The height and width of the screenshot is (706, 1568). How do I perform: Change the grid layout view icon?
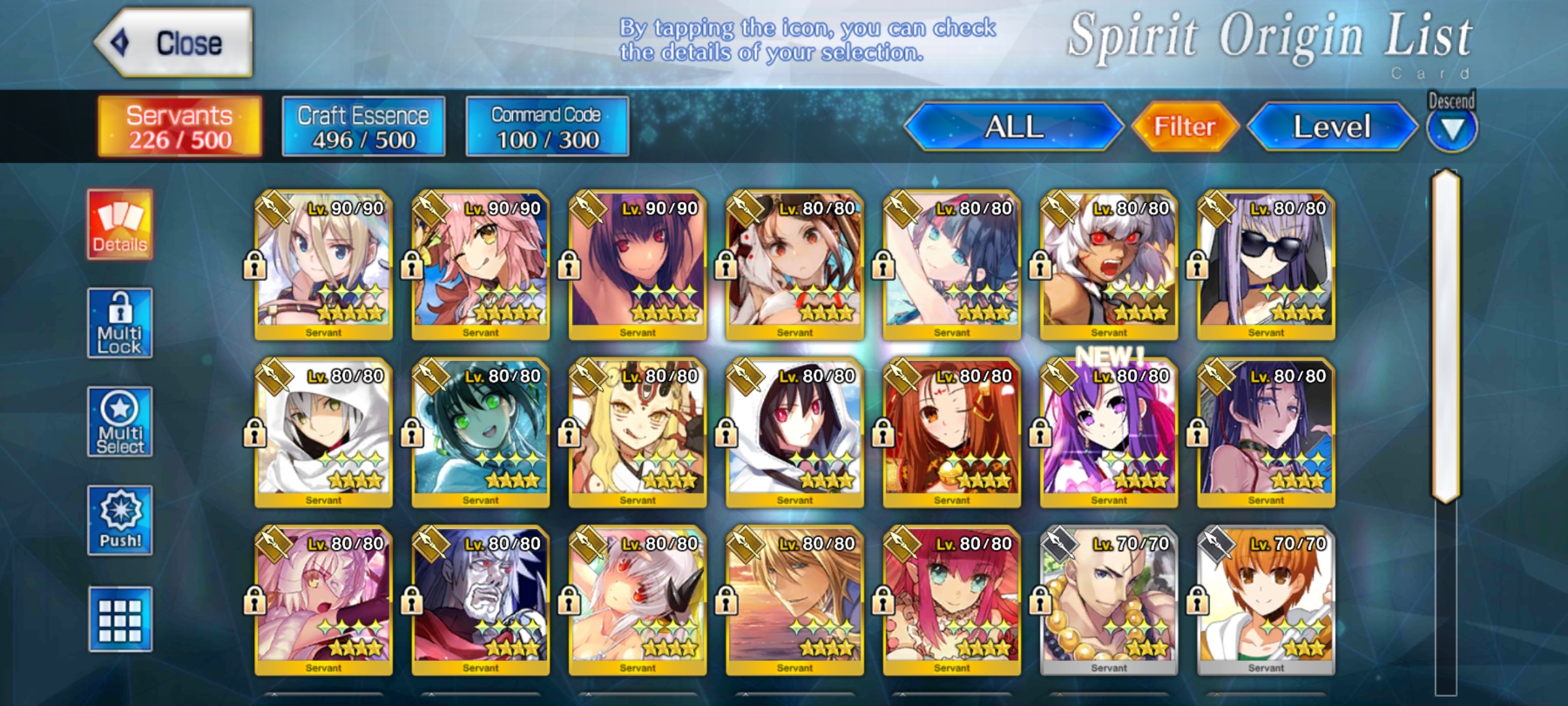pos(120,619)
